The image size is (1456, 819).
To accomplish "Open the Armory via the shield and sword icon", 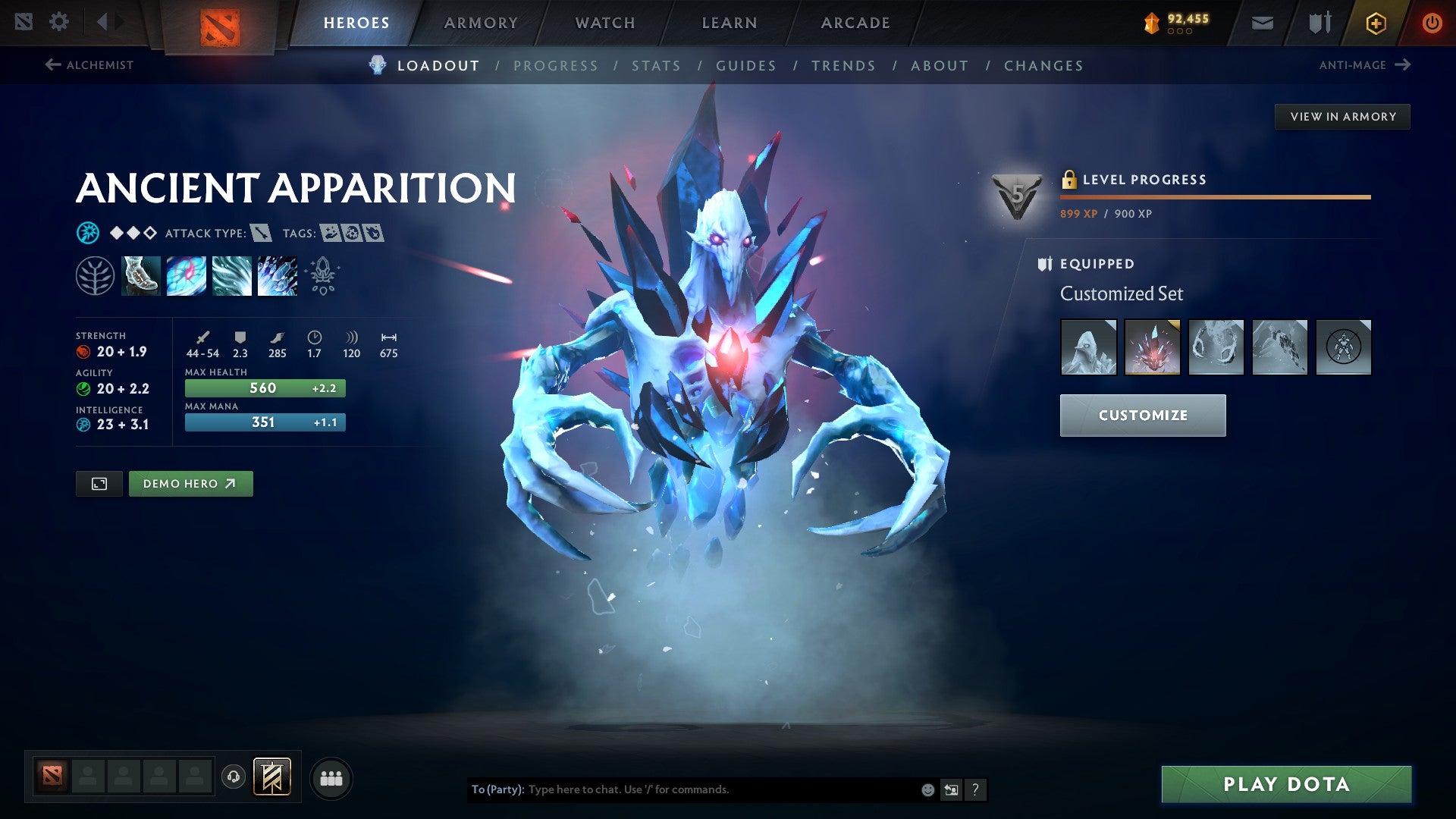I will click(1318, 22).
